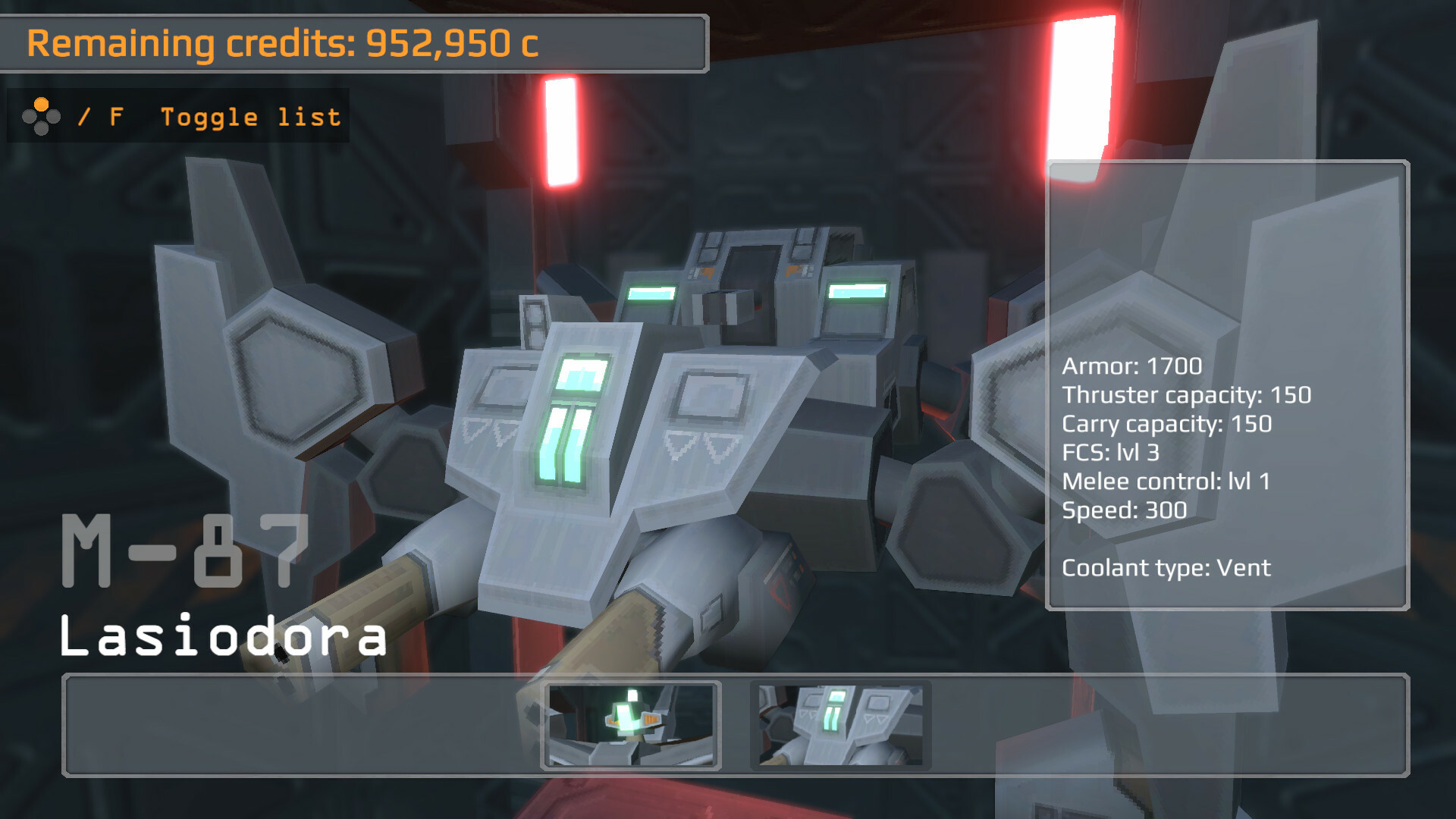Select the highlighted D-pad up button
The image size is (1456, 819).
coord(42,103)
